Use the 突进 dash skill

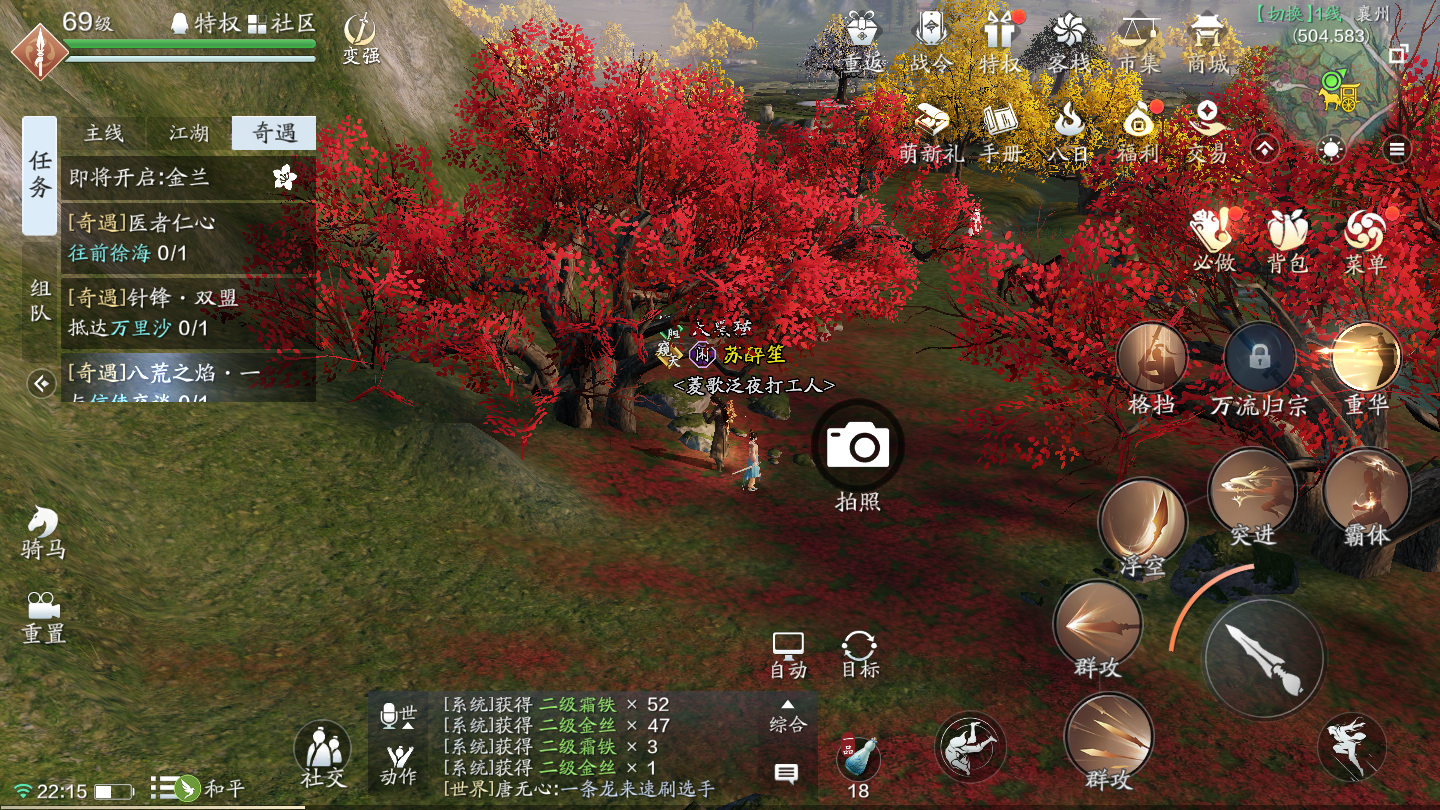pos(1252,491)
